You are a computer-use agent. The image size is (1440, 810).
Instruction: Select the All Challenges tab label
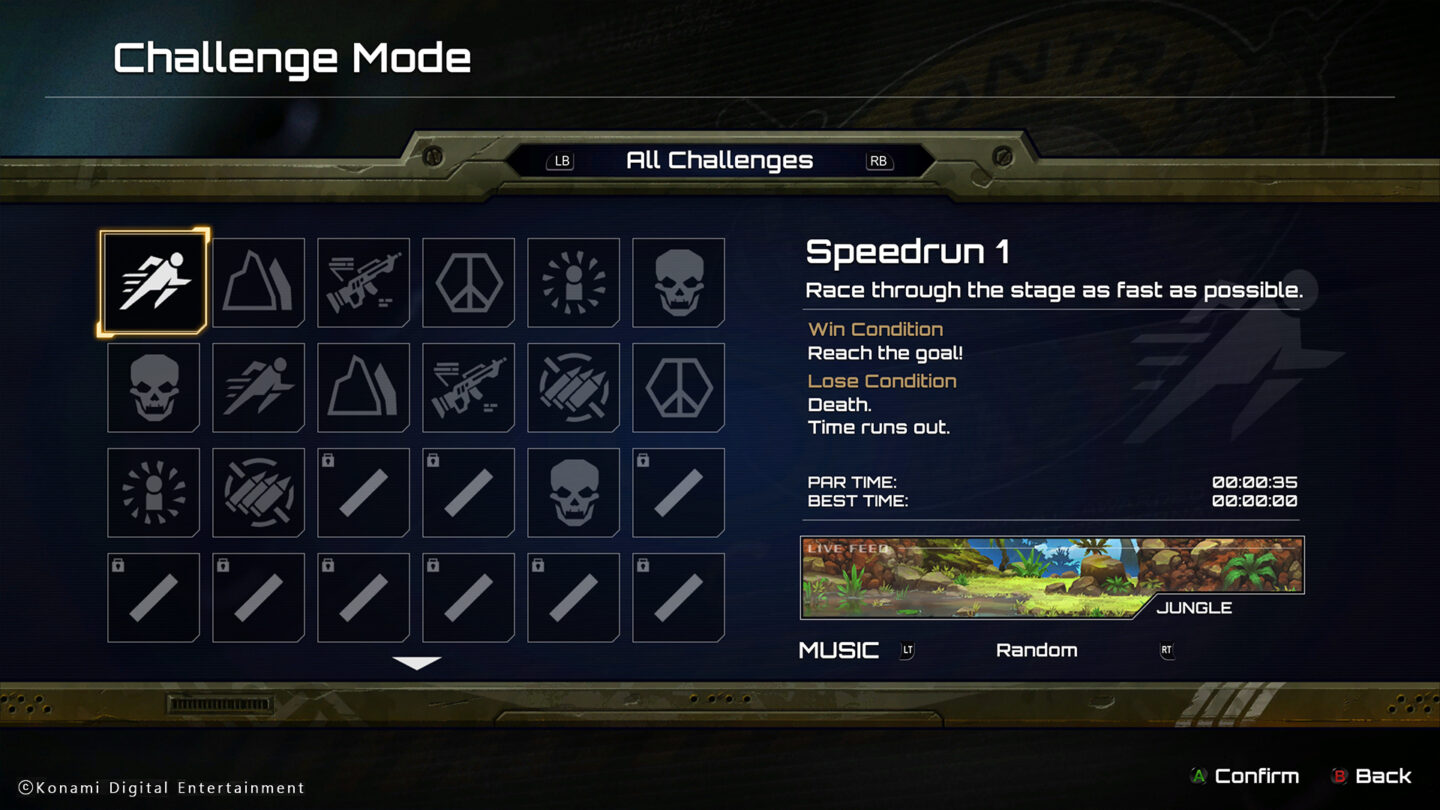coord(719,160)
